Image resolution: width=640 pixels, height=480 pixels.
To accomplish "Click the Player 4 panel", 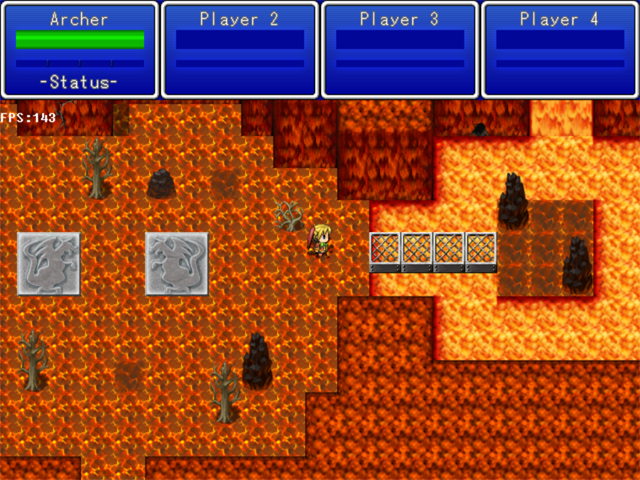I will tap(560, 49).
